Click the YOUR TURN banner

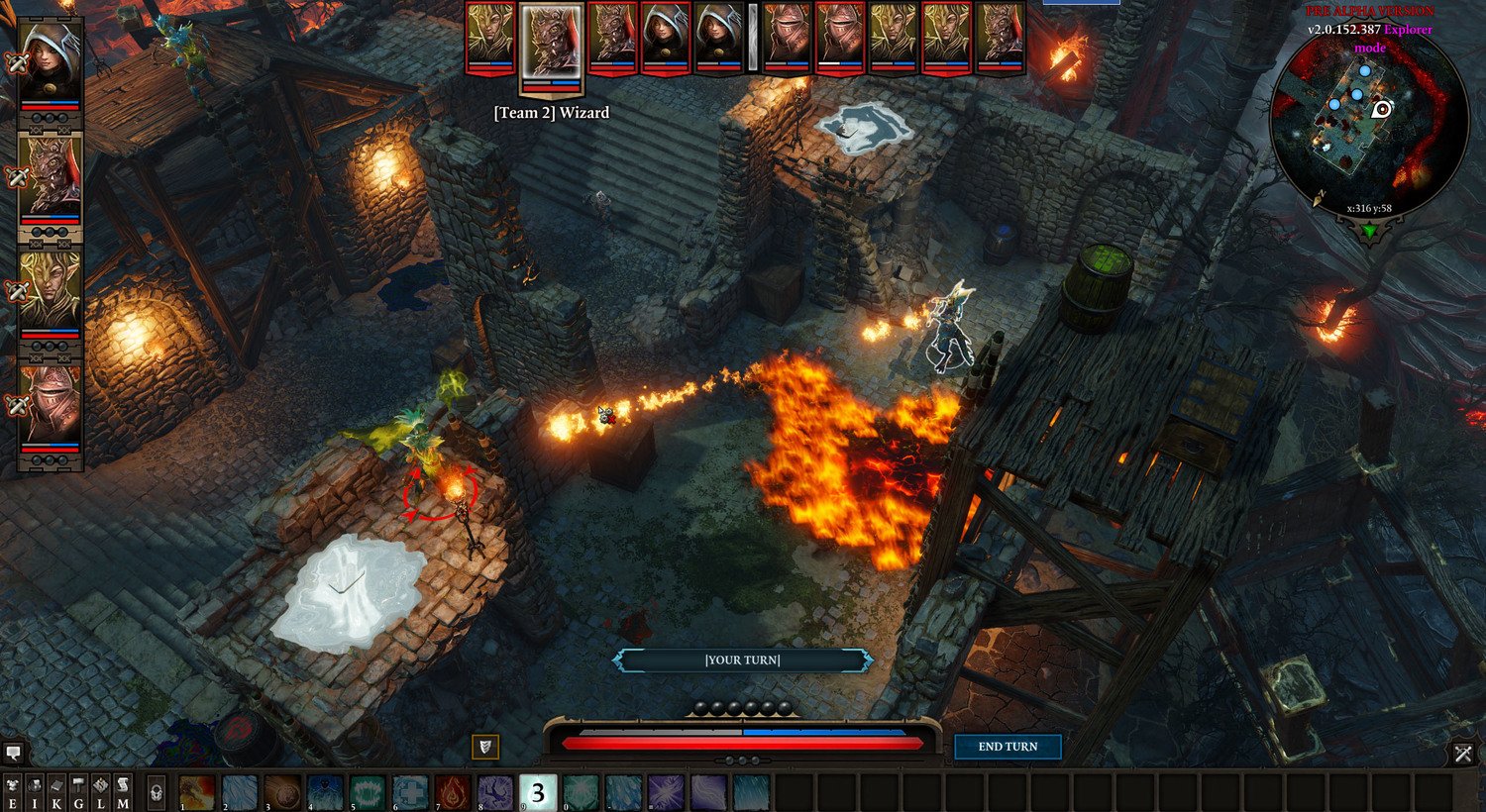point(743,660)
